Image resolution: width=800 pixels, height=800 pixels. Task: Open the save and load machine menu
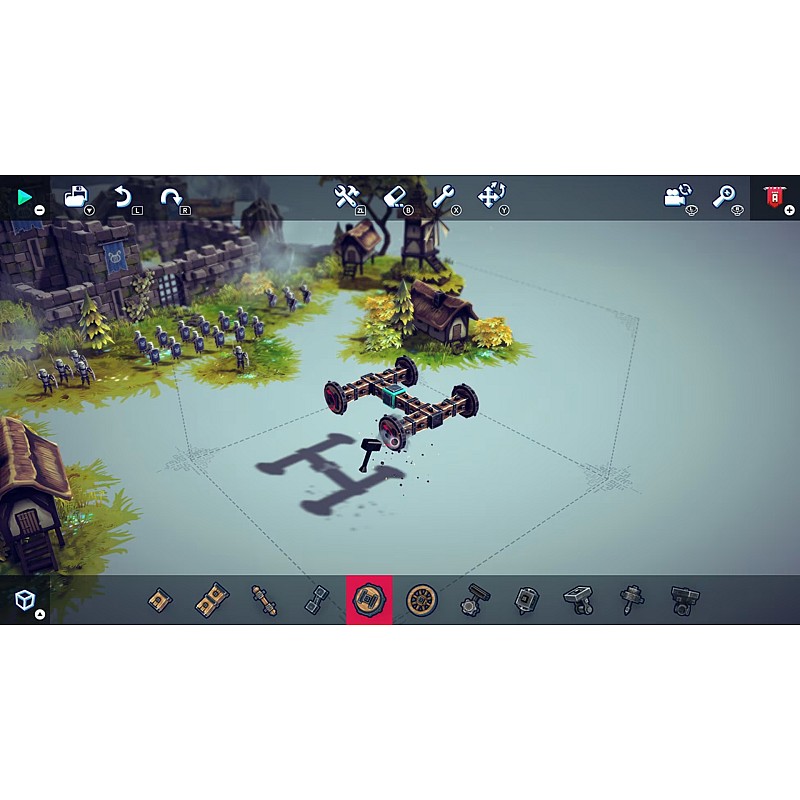76,197
